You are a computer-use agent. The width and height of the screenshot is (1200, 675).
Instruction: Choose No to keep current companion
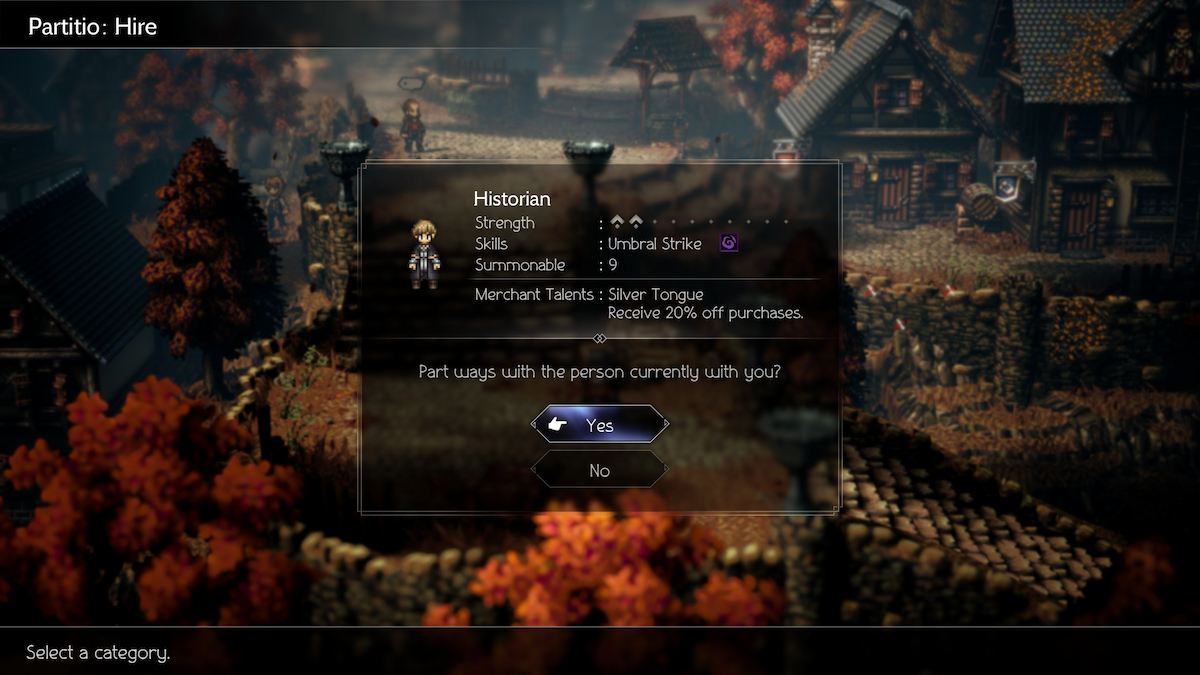(x=600, y=470)
